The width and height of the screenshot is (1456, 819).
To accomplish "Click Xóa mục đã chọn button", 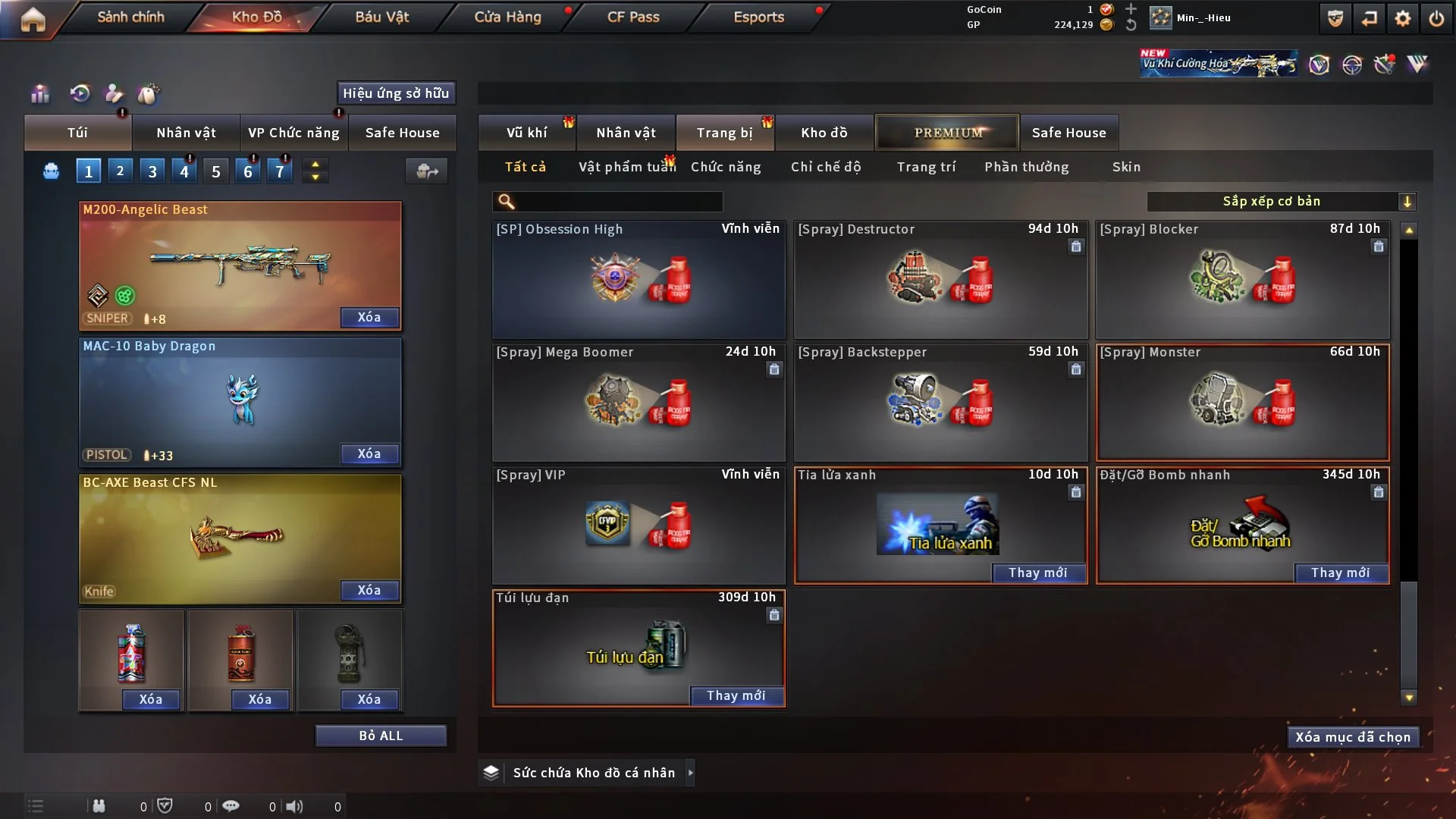I will [x=1352, y=737].
